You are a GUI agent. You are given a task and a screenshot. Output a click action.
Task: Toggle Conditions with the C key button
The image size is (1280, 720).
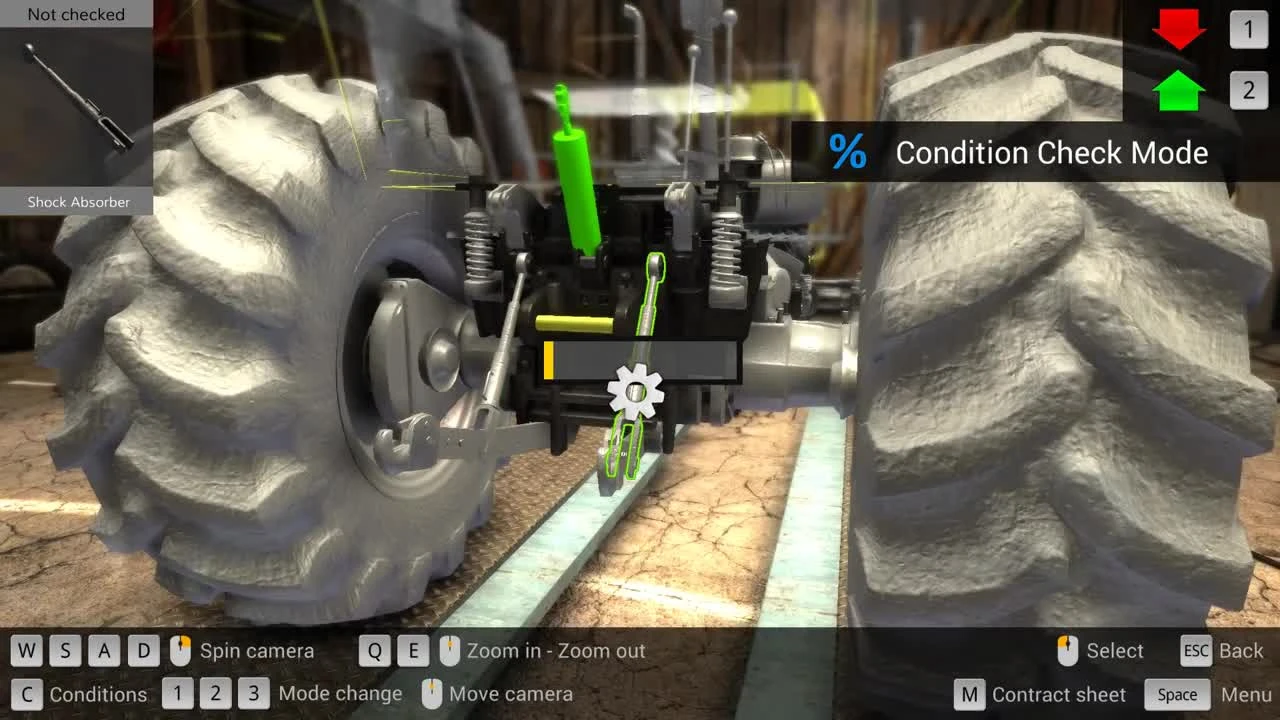27,694
